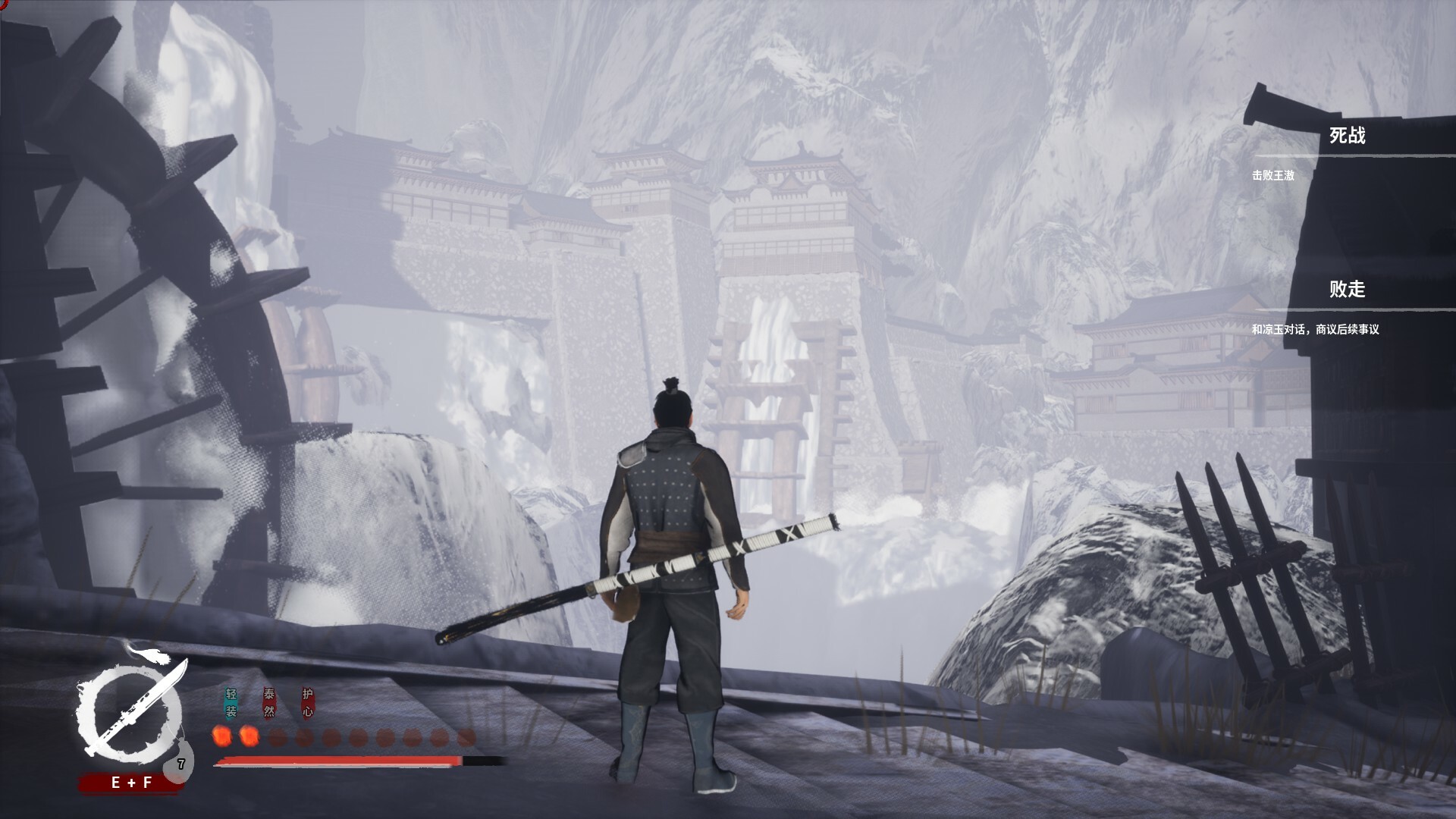Select the teal 轻装 status tag
Viewport: 1456px width, 819px height.
pyautogui.click(x=231, y=703)
